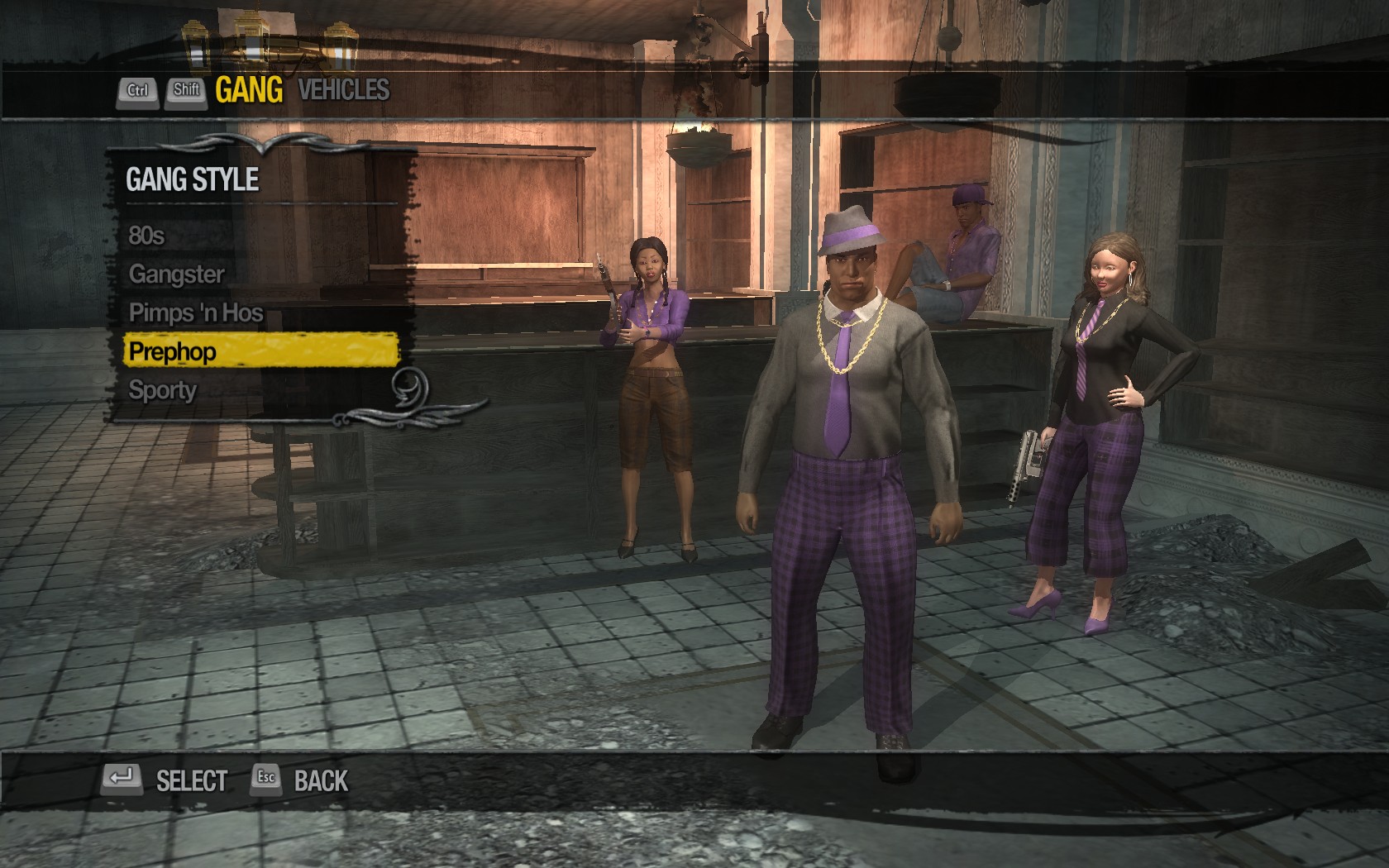This screenshot has width=1389, height=868.
Task: Click BACK to exit the menu
Action: [322, 778]
